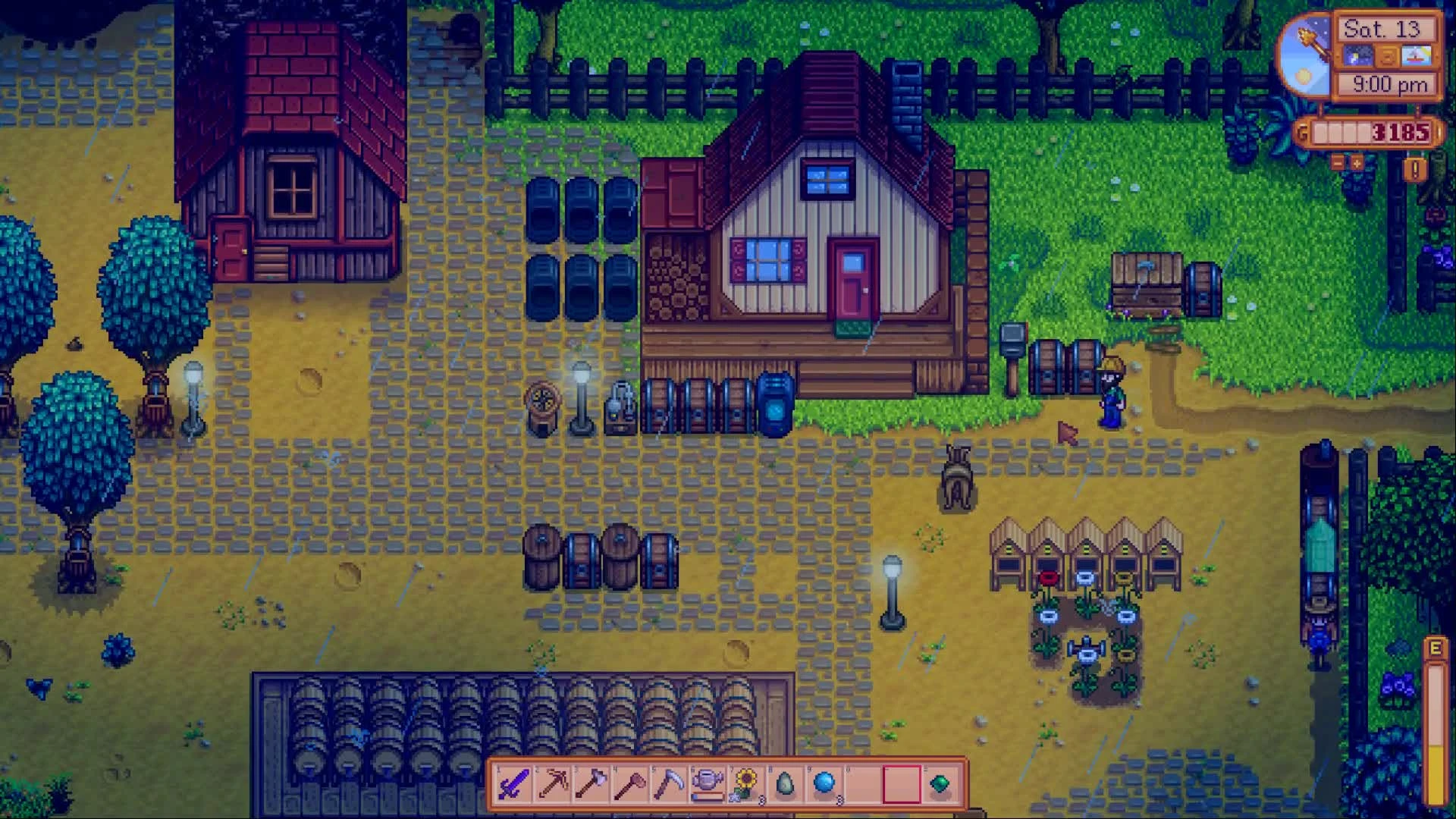Click the rain weather icon on the clock panel
The height and width of the screenshot is (819, 1456).
click(1358, 55)
